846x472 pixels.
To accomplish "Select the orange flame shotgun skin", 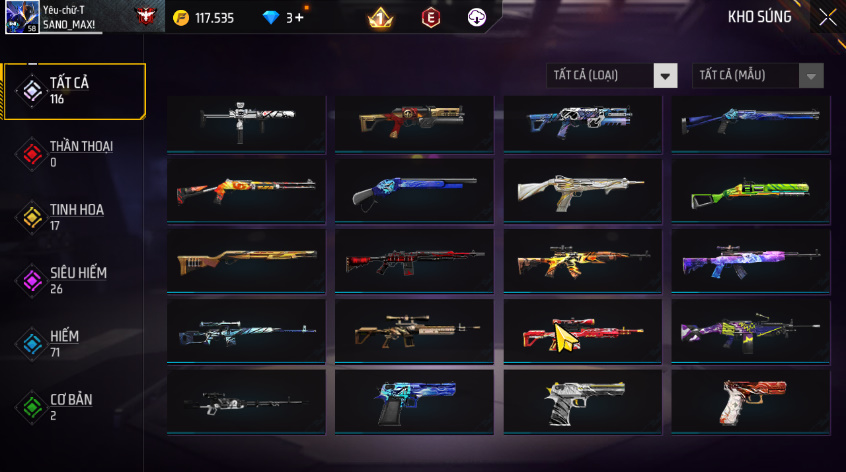I will click(x=246, y=191).
